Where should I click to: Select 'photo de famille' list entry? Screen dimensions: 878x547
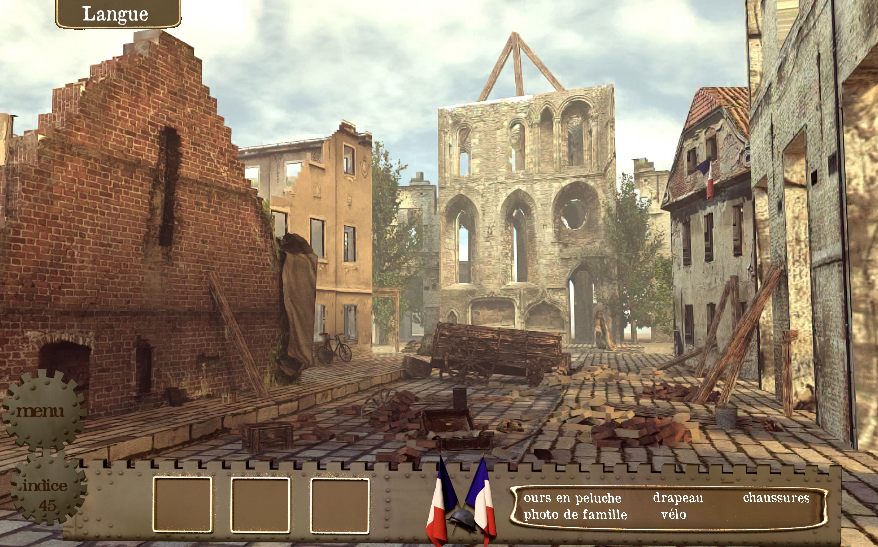[575, 515]
